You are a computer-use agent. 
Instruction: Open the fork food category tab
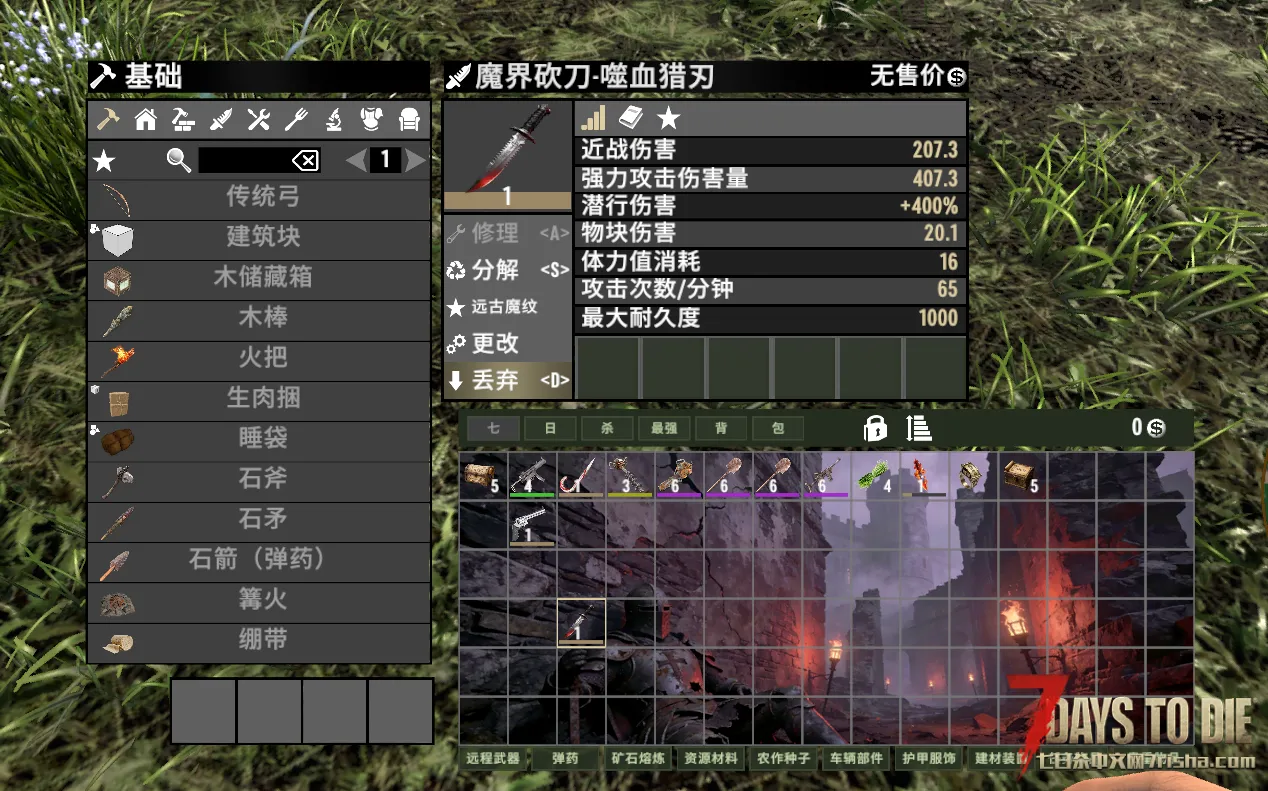[x=296, y=120]
